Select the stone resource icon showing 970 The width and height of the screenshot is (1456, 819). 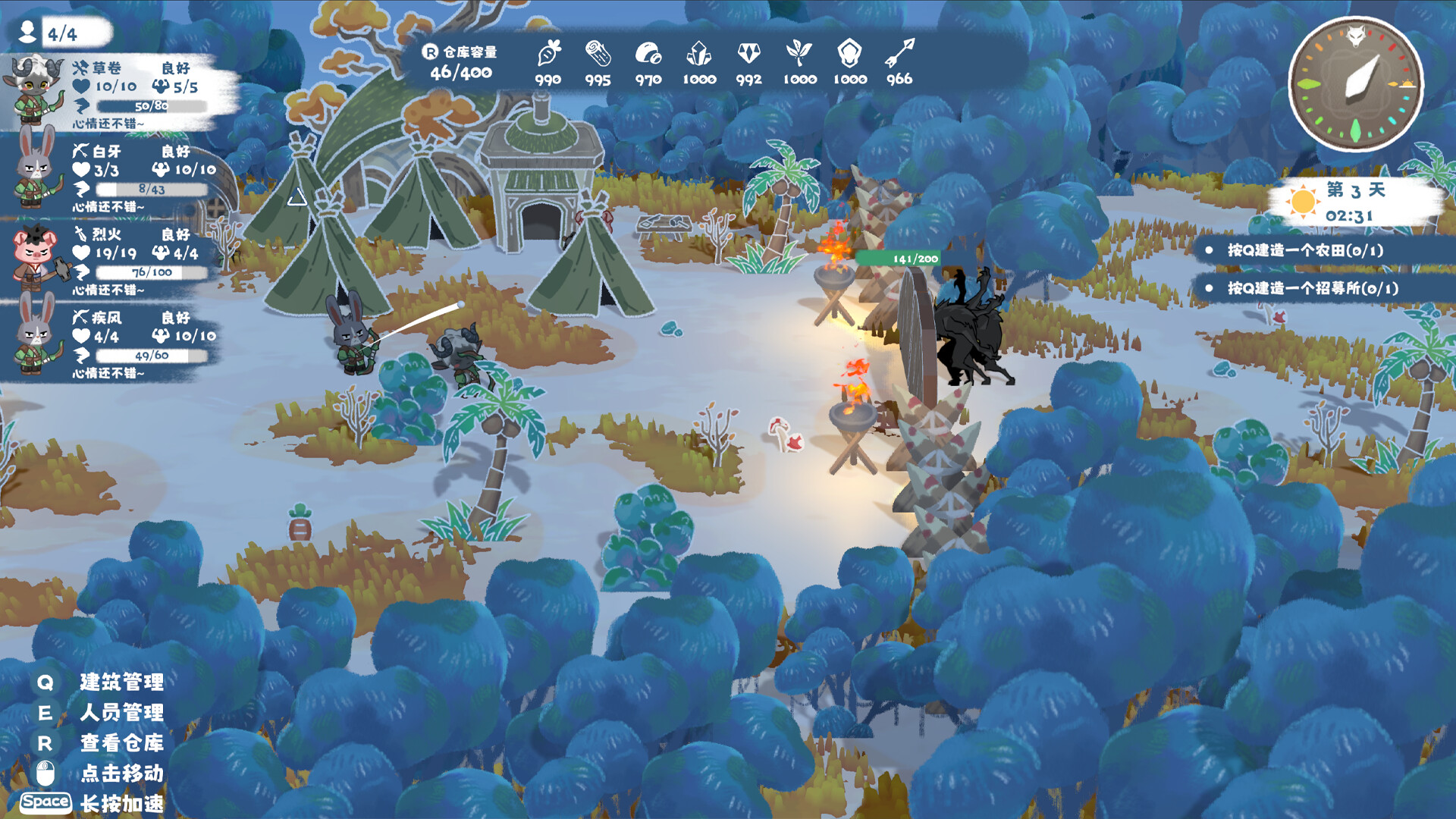648,55
